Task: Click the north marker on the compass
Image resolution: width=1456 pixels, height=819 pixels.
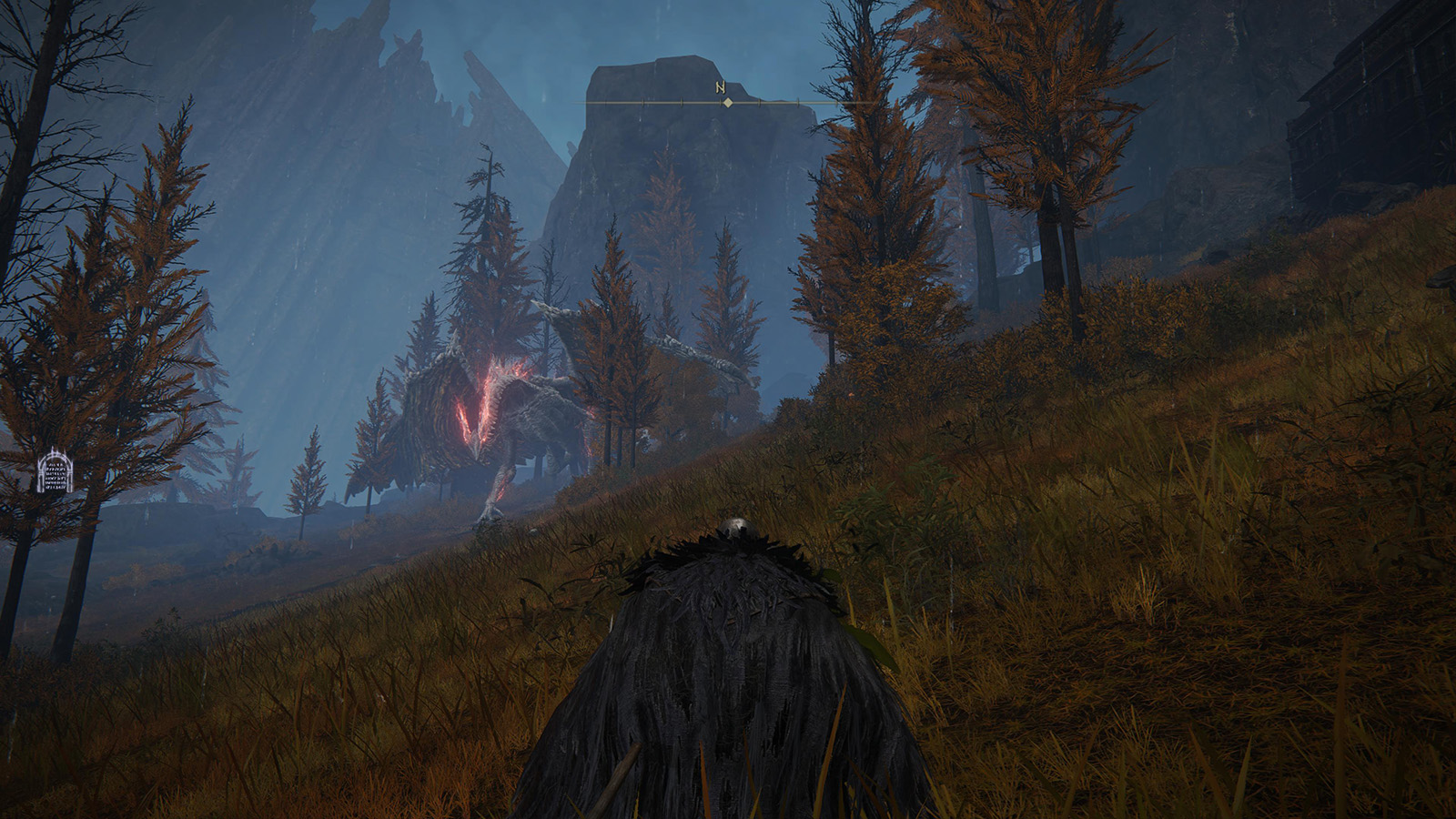Action: tap(720, 89)
